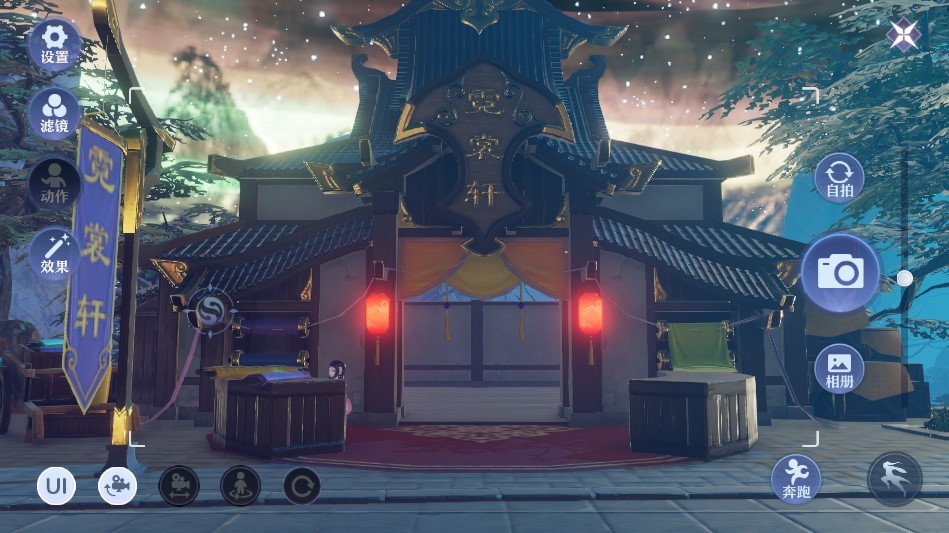Toggle the UI visibility button
This screenshot has height=533, width=949.
[56, 486]
